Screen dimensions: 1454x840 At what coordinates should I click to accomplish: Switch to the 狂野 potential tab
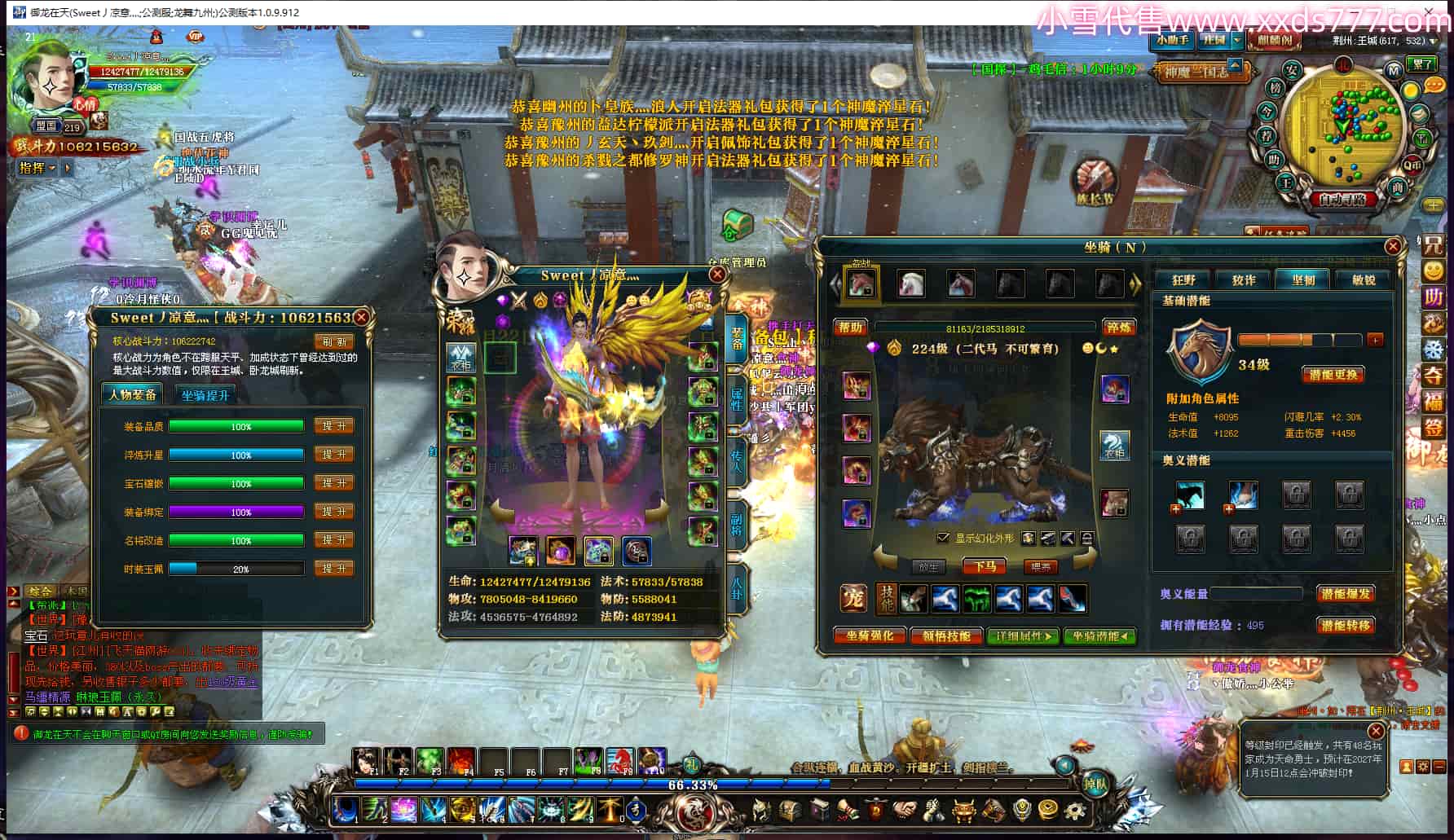pyautogui.click(x=1183, y=280)
